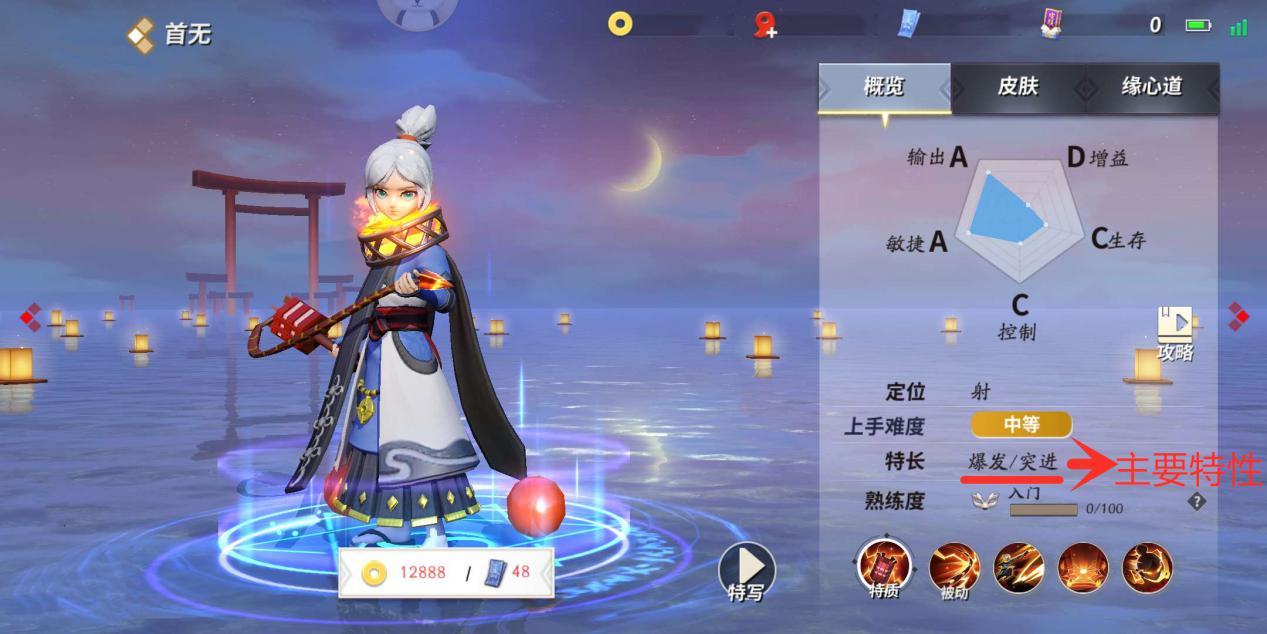
Task: Select the glowing fire hall skill icon
Action: pyautogui.click(x=1082, y=567)
